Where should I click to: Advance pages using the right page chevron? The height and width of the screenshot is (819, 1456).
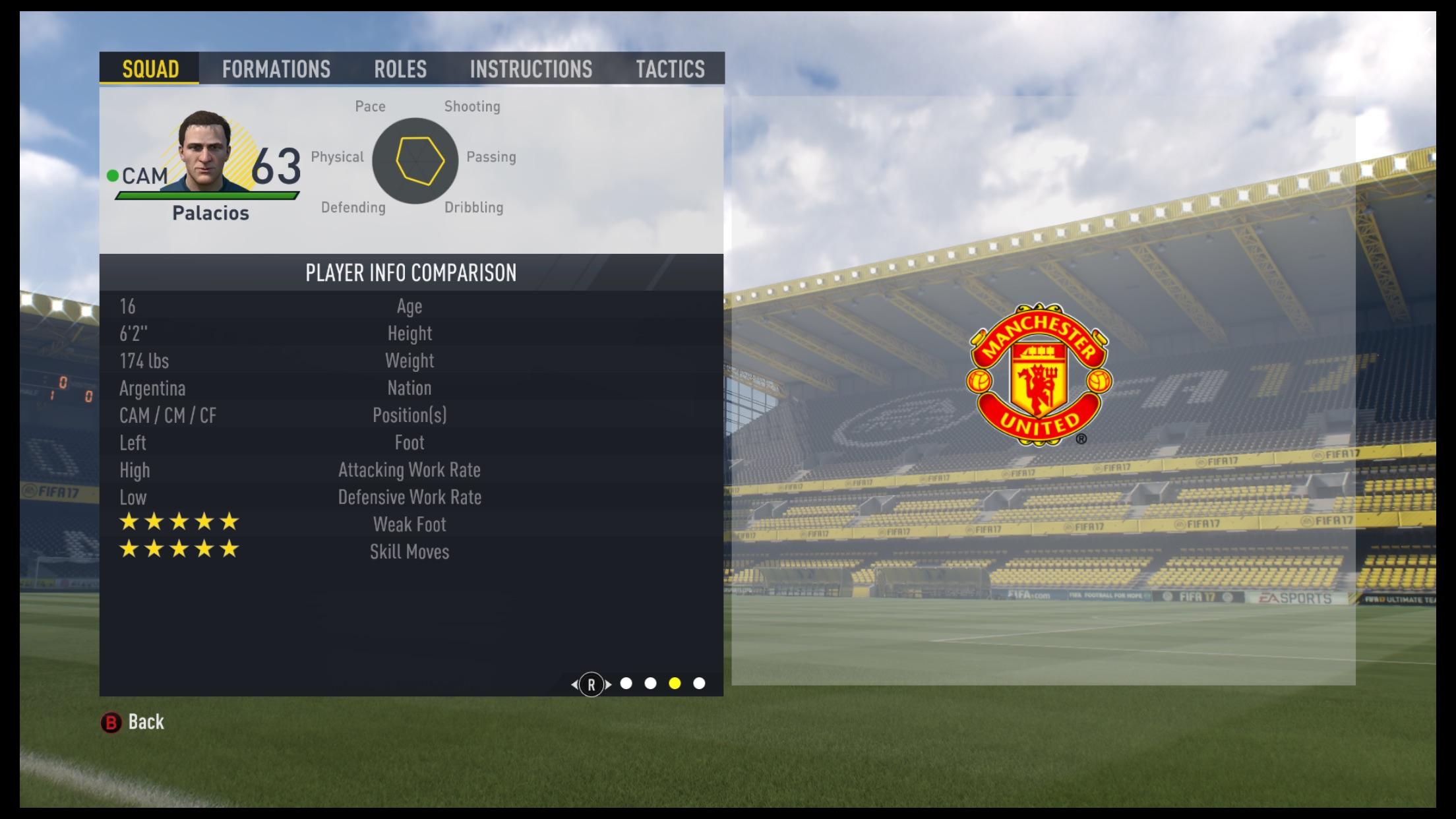pyautogui.click(x=608, y=684)
